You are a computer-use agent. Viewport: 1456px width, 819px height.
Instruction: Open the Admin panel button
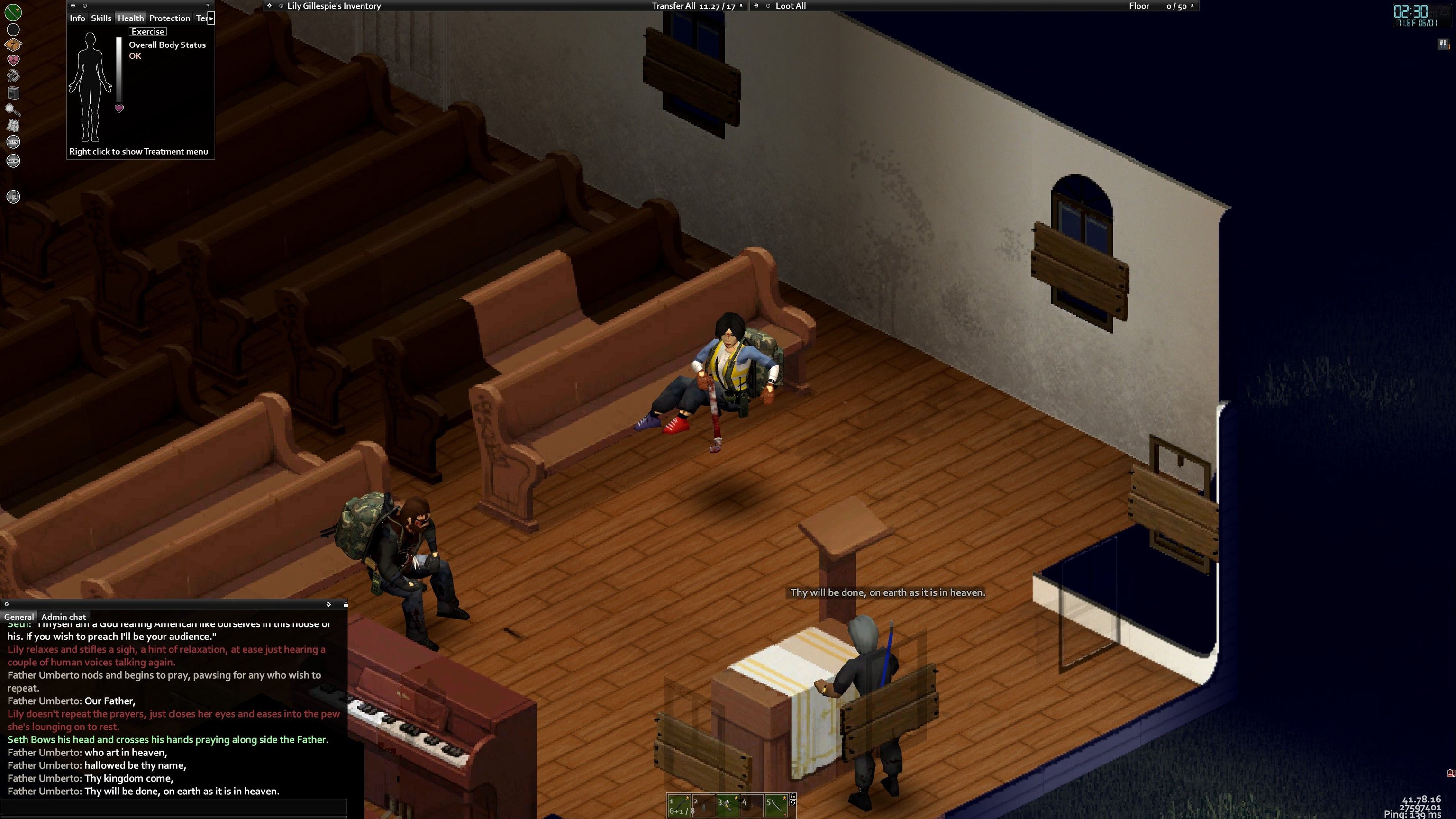tap(13, 161)
